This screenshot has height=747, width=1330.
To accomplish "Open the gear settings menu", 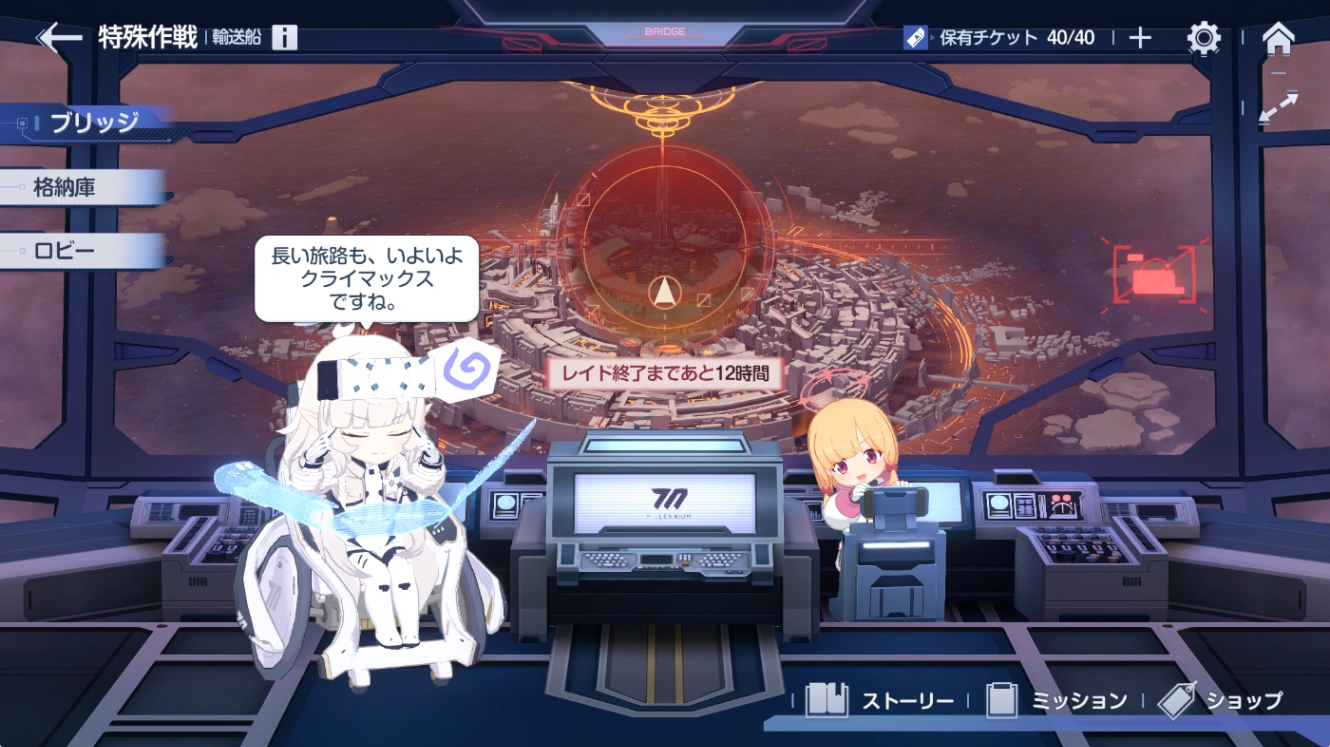I will click(x=1203, y=38).
